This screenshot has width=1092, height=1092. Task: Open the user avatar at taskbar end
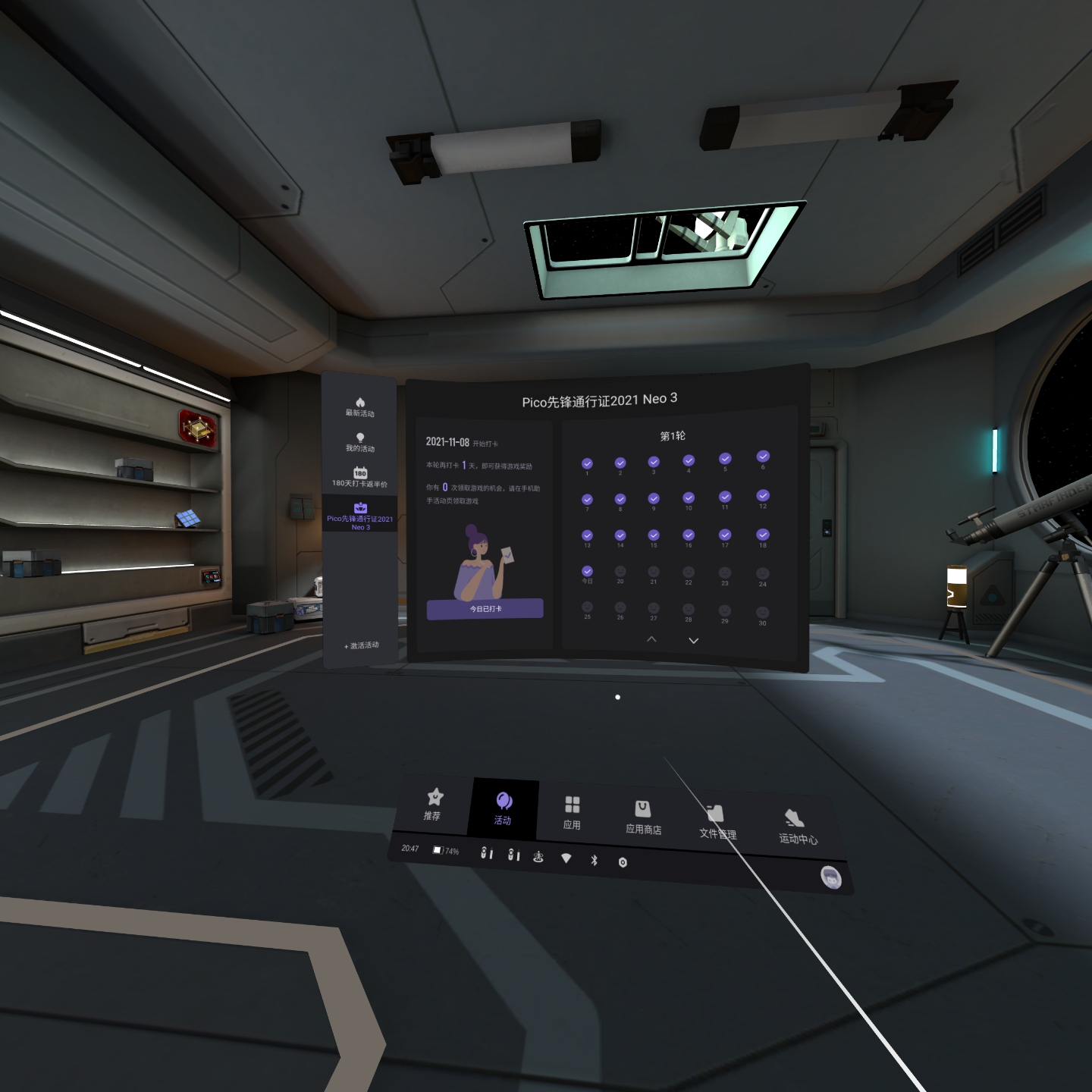pyautogui.click(x=830, y=876)
